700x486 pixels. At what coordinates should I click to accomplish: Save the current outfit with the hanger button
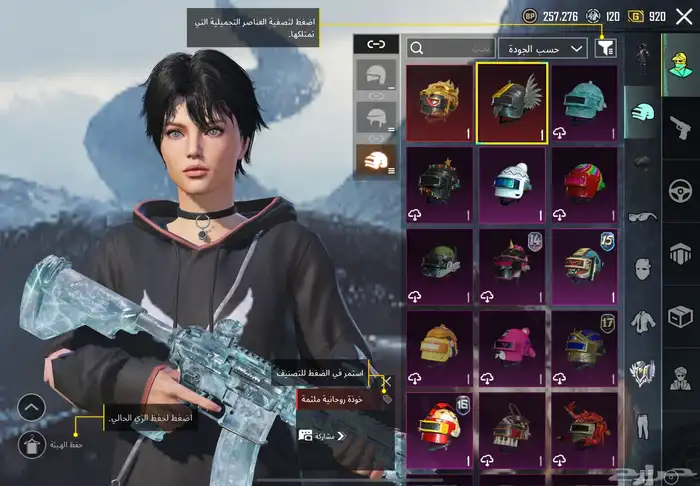pyautogui.click(x=31, y=443)
